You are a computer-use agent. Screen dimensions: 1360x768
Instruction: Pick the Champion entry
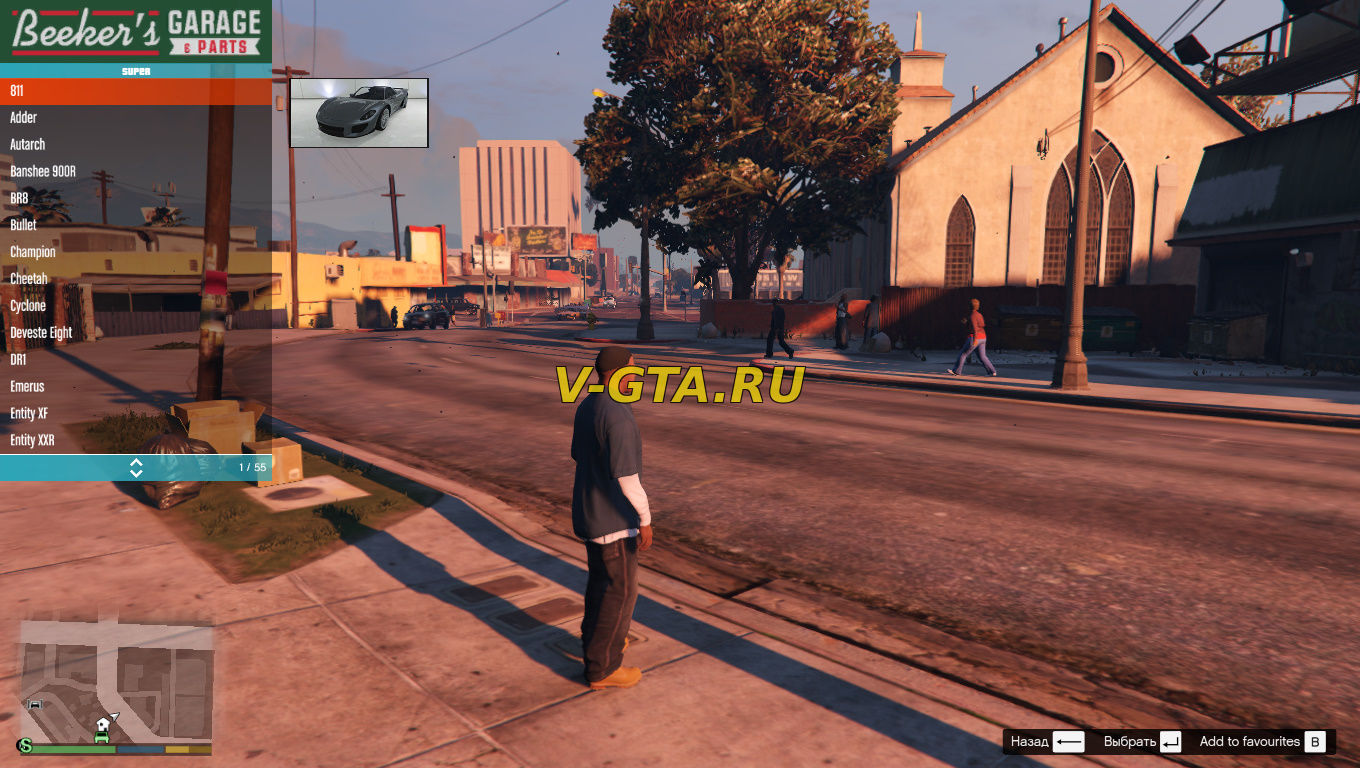pyautogui.click(x=135, y=253)
